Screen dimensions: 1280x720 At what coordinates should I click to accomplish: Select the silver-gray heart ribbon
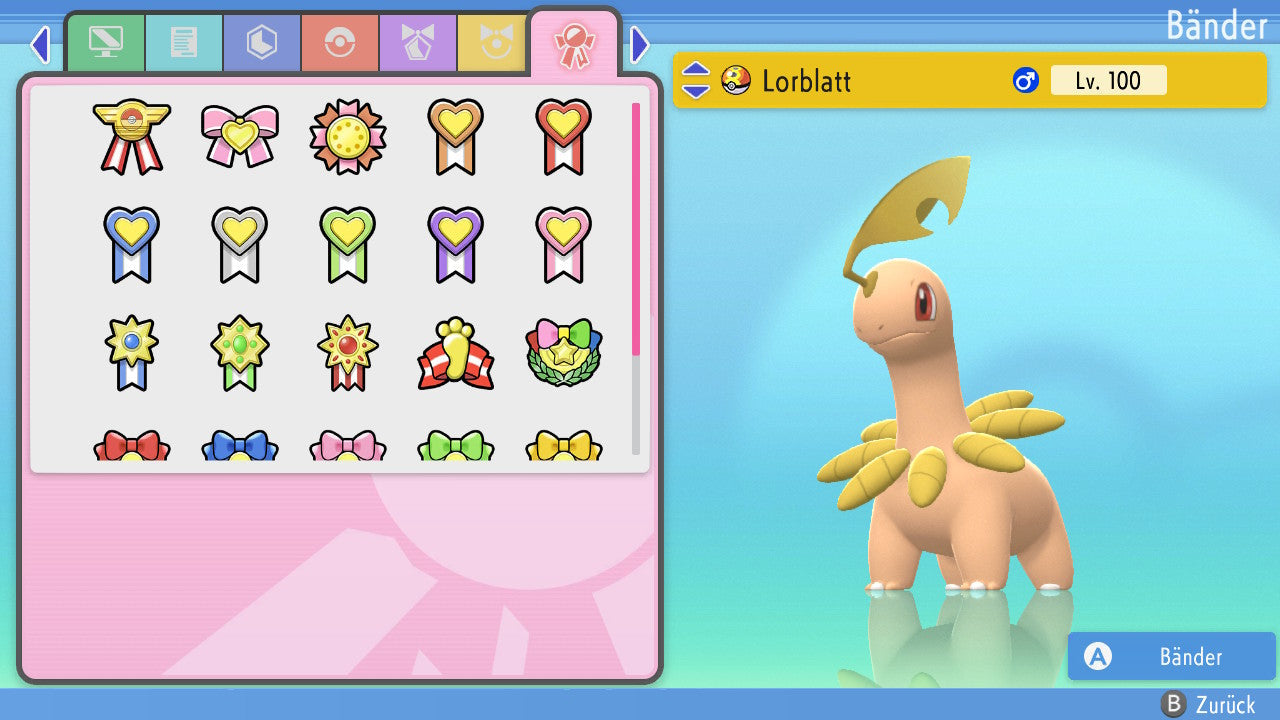coord(239,244)
